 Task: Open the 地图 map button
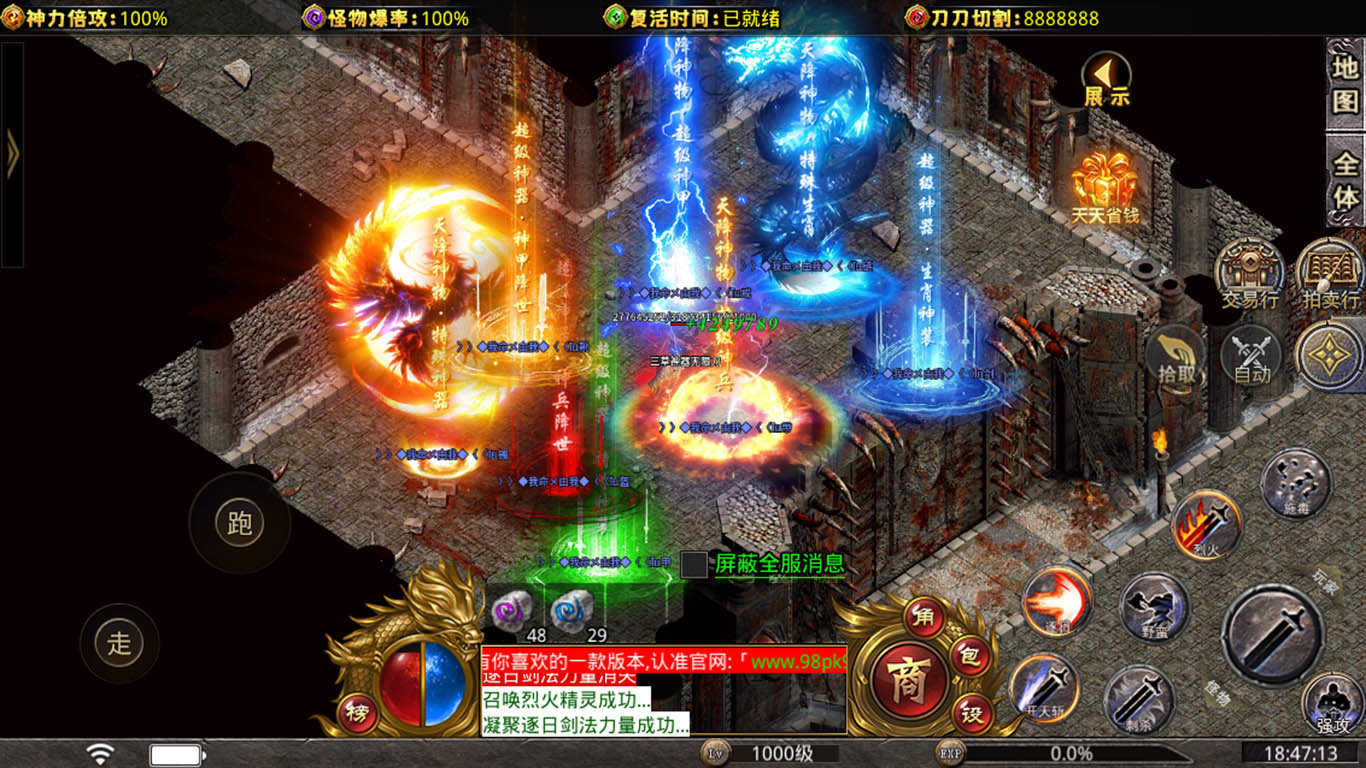click(x=1345, y=86)
